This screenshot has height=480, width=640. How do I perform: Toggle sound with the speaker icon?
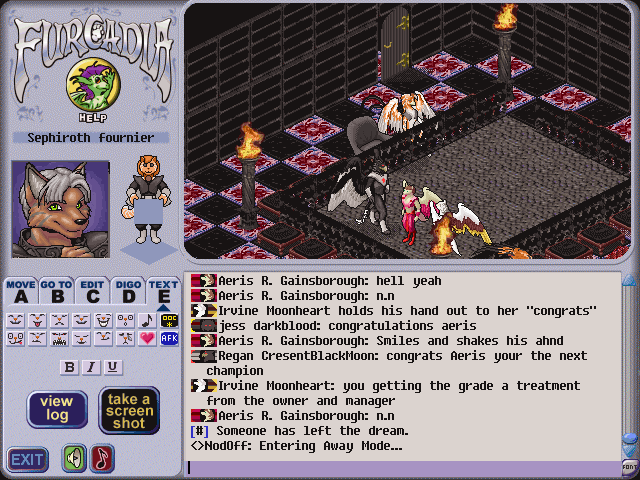click(74, 459)
